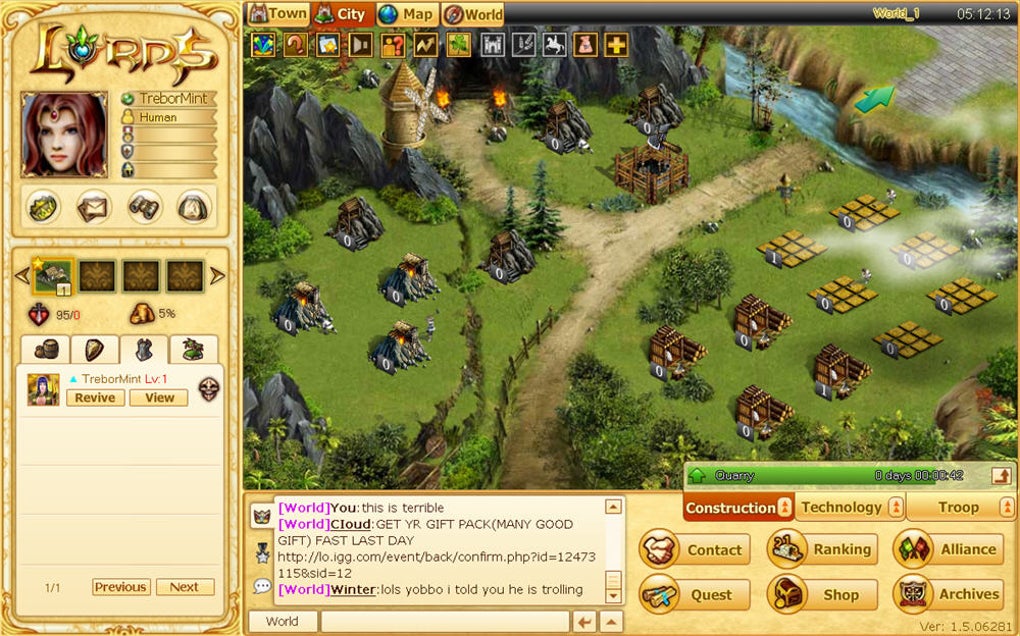
Task: Go to the Previous hero page
Action: [121, 587]
